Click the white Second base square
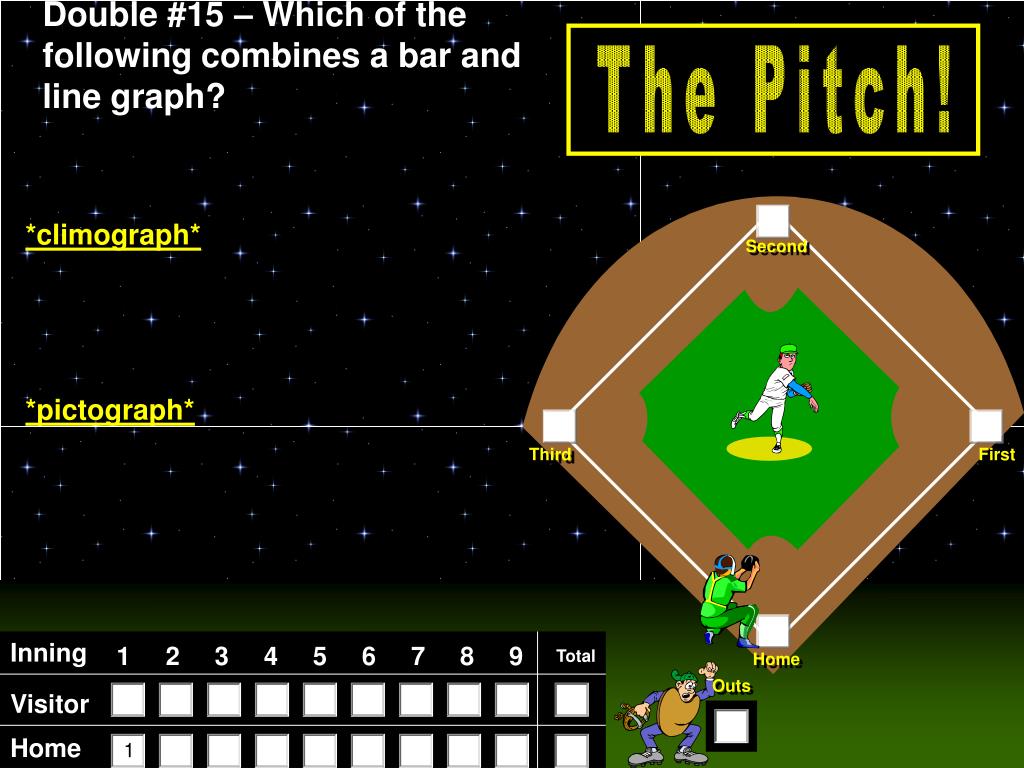Screen dimensions: 1024x768 tap(772, 221)
